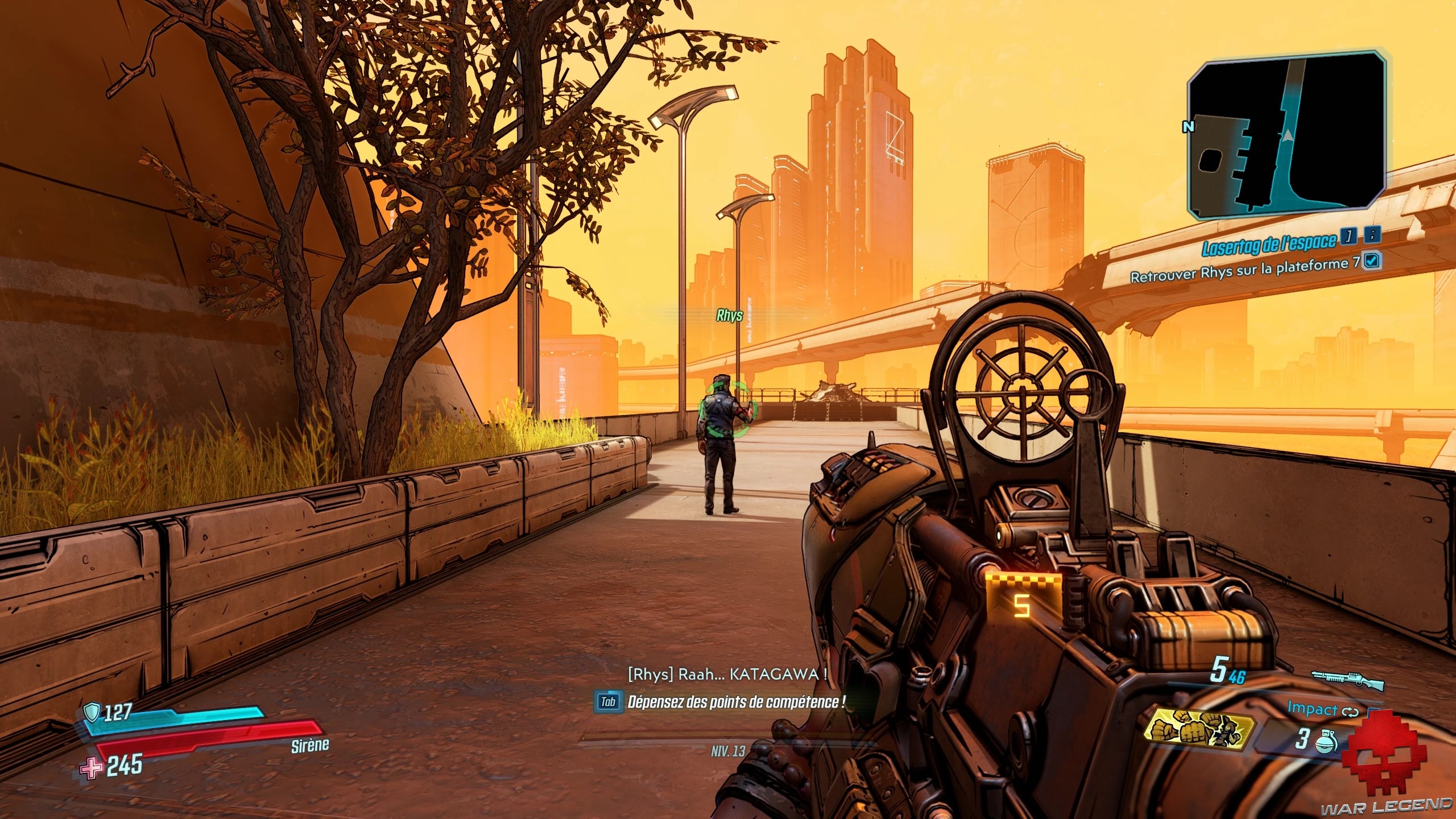Open the minimap in the corner

(x=1287, y=135)
